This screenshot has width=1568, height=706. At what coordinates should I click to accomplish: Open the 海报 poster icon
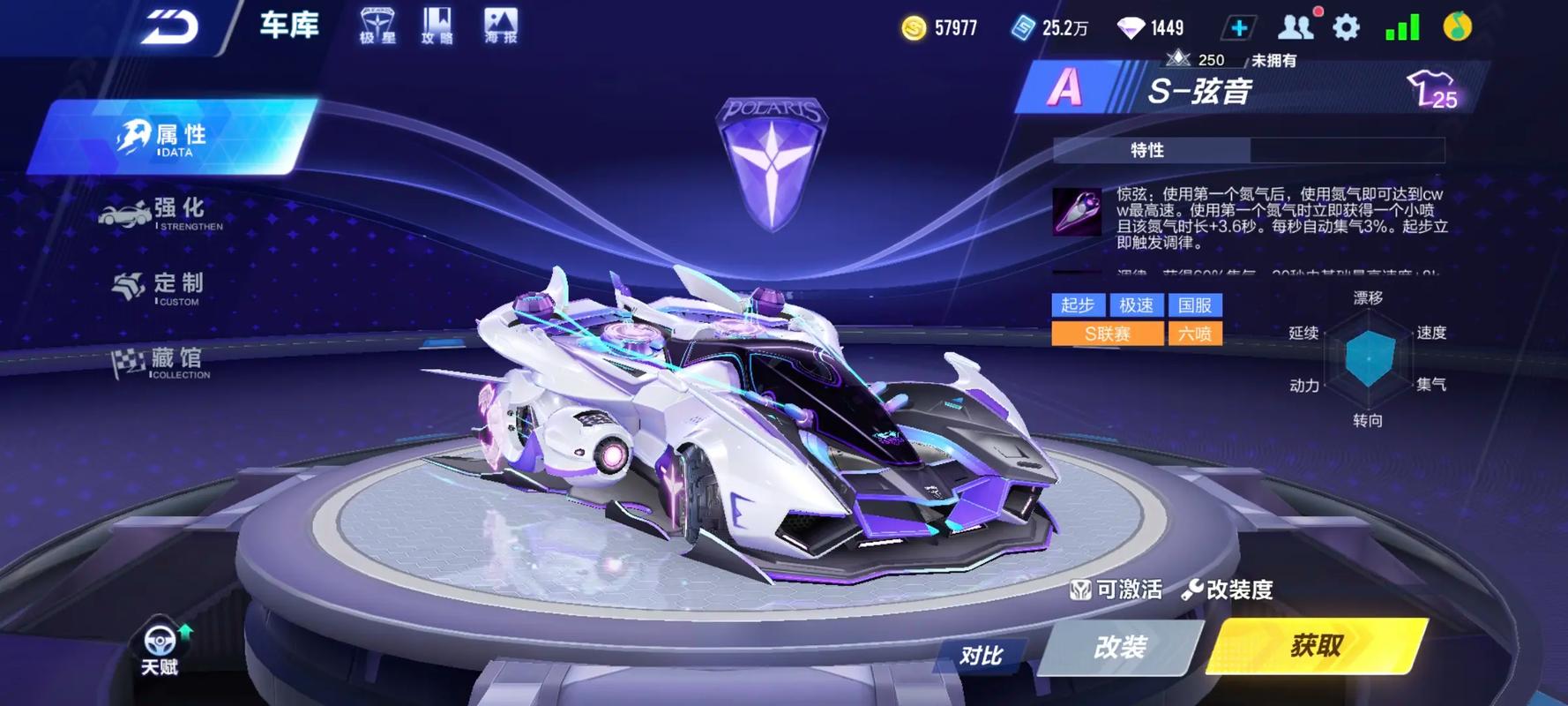501,26
